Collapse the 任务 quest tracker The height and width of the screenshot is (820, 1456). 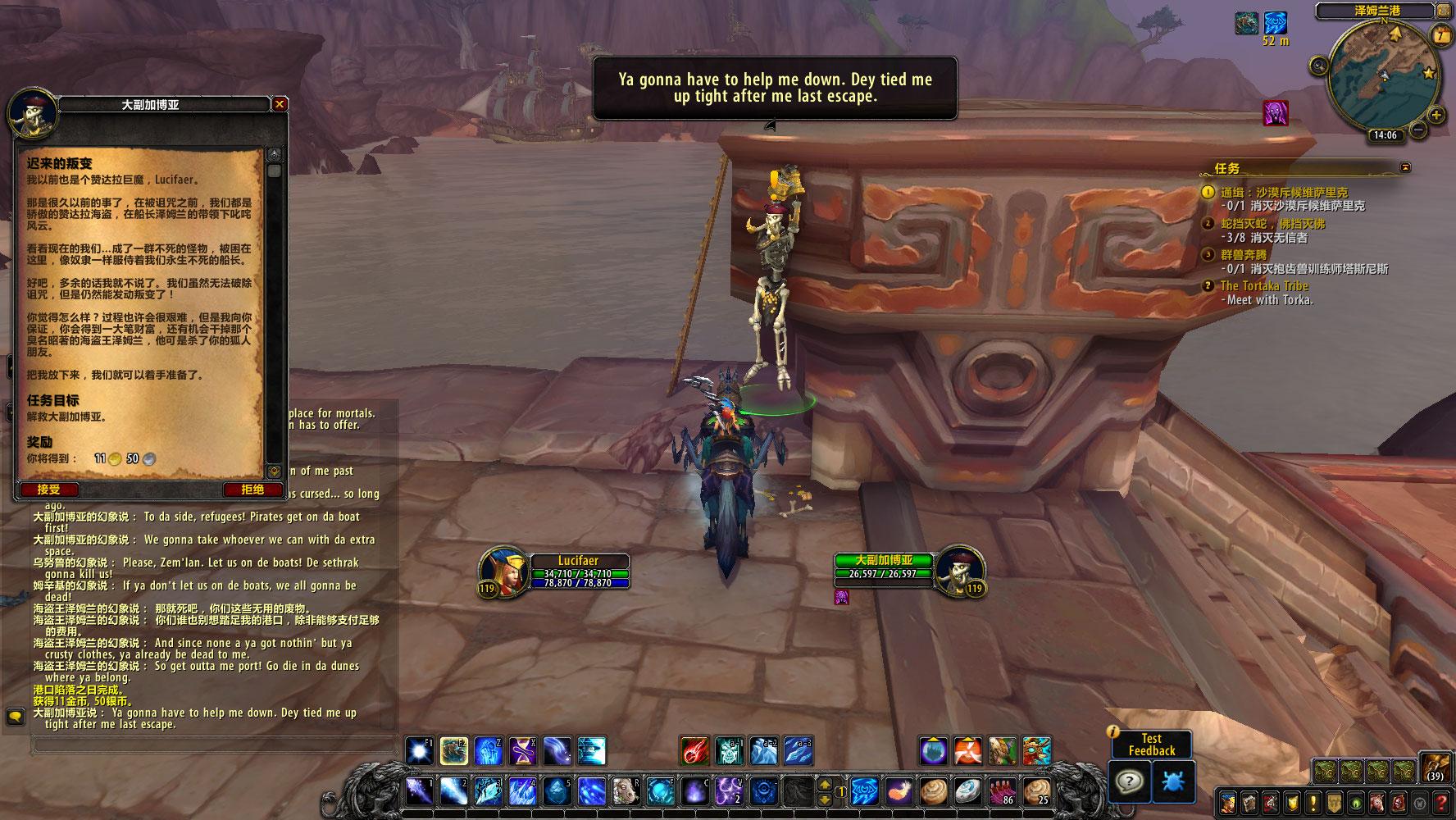tap(1406, 167)
